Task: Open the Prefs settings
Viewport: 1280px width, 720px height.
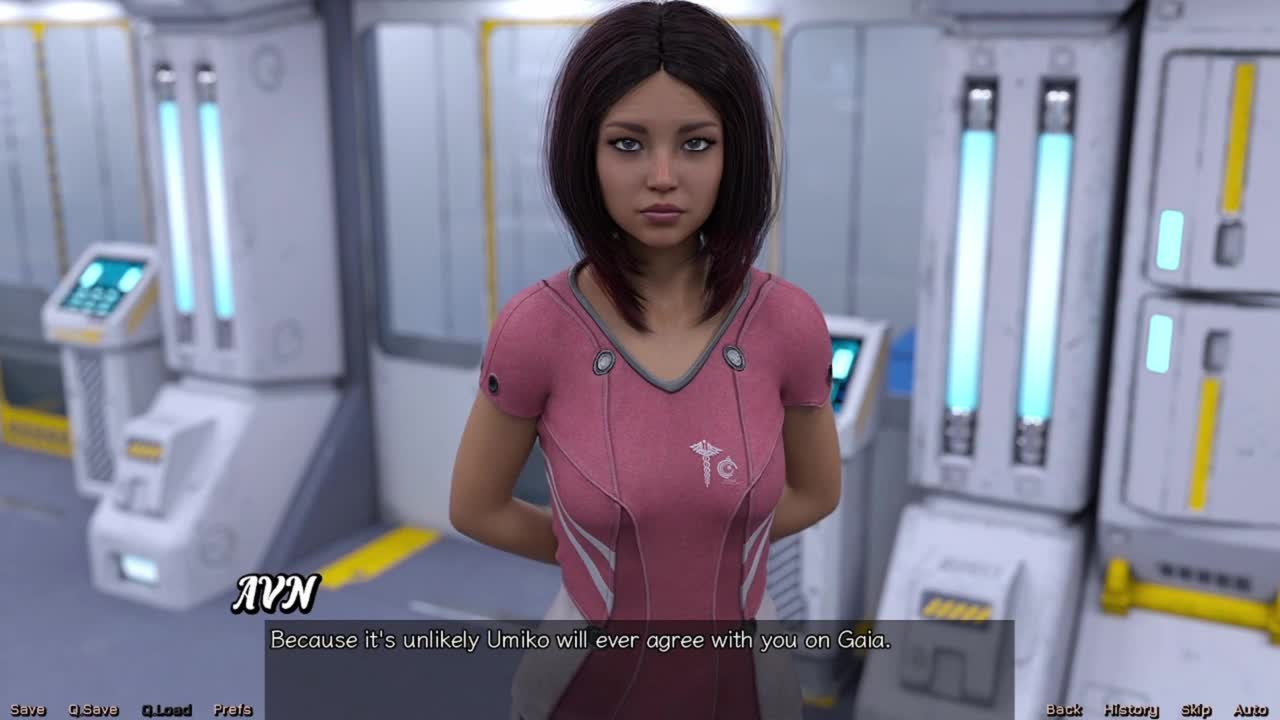Action: pos(232,710)
